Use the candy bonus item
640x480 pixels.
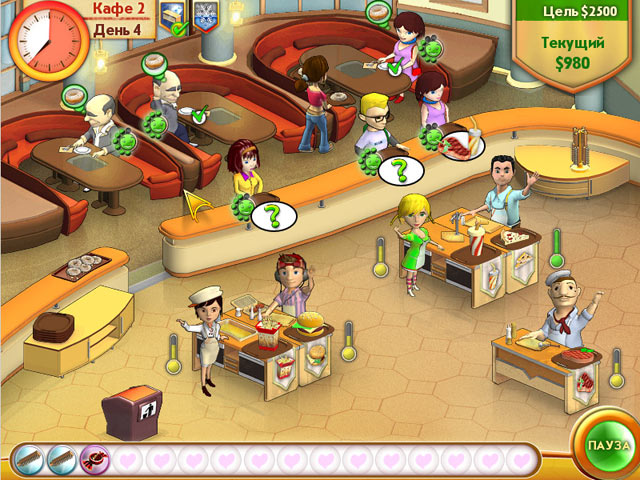pyautogui.click(x=96, y=459)
